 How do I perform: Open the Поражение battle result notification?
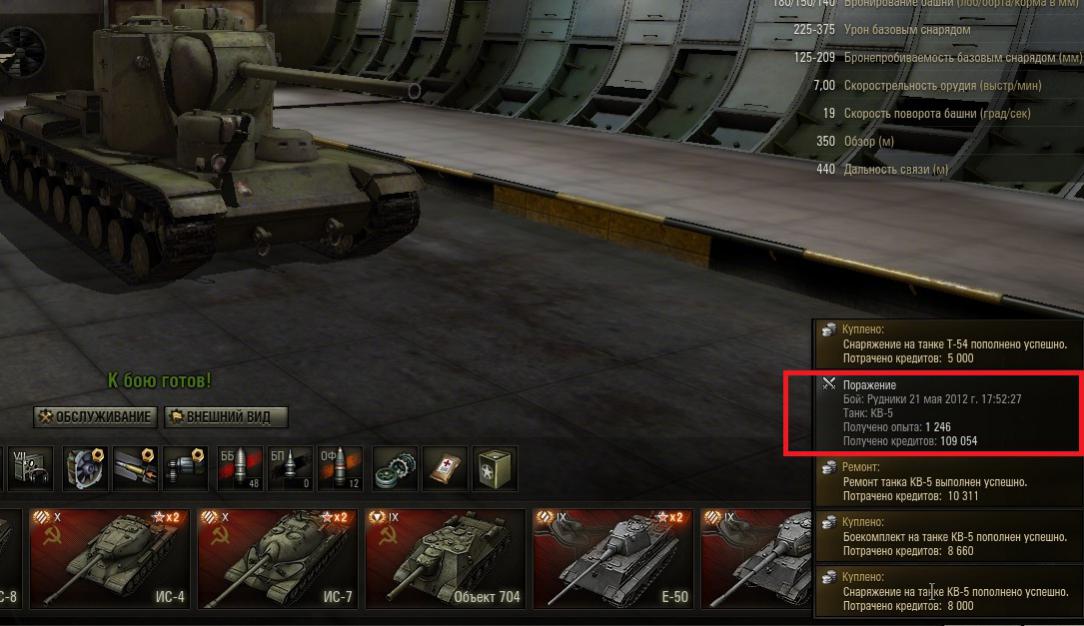point(933,412)
